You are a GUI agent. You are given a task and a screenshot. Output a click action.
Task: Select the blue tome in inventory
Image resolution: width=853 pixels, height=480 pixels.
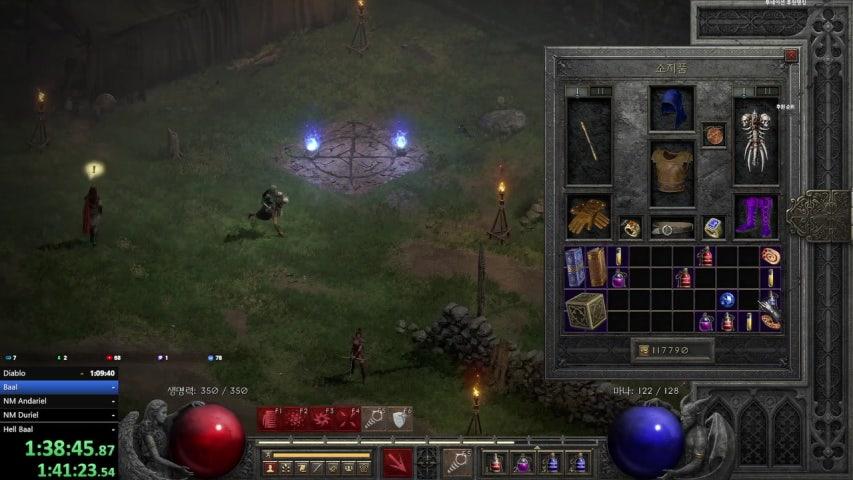click(576, 267)
